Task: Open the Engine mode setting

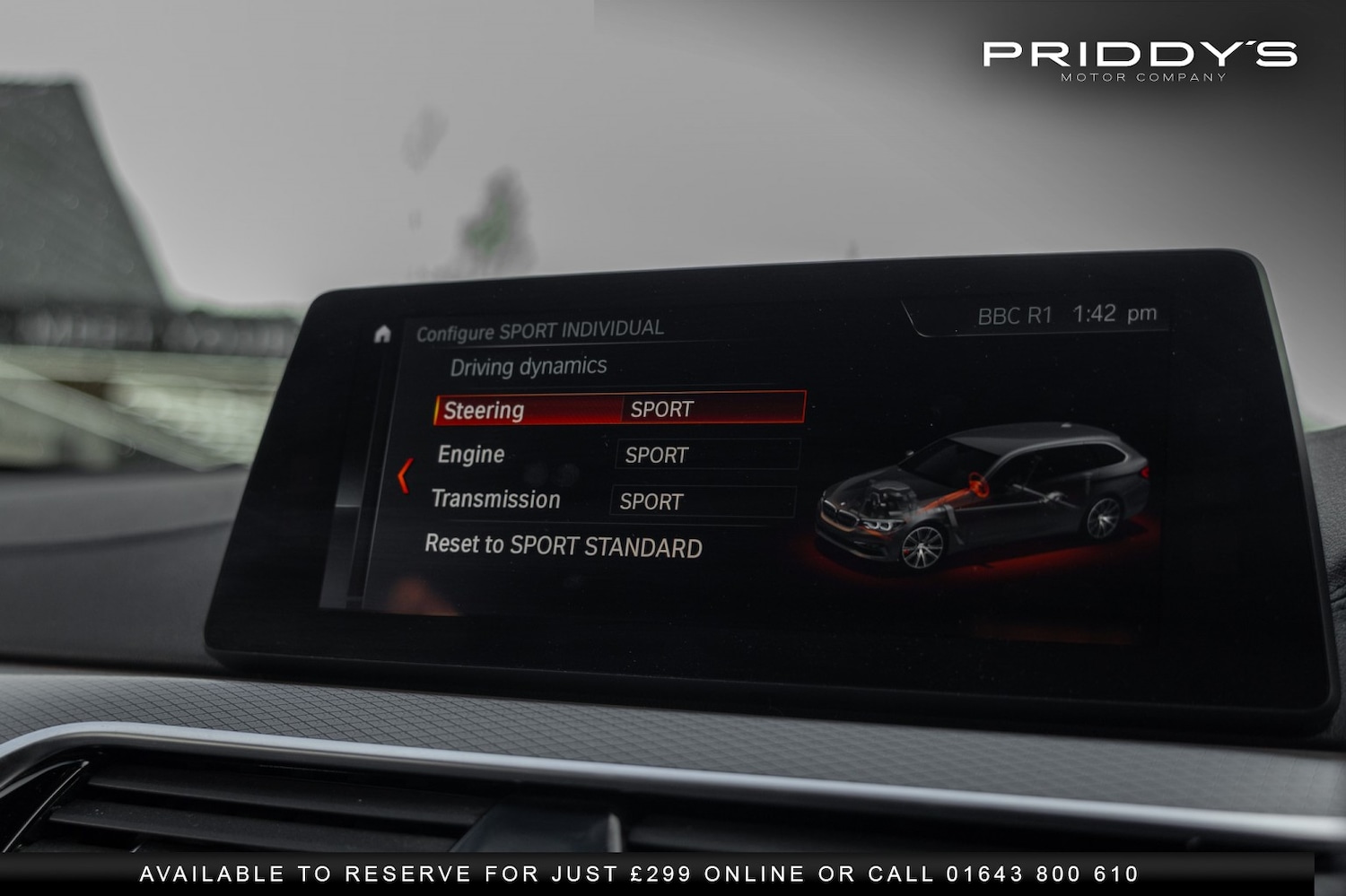Action: click(x=706, y=455)
